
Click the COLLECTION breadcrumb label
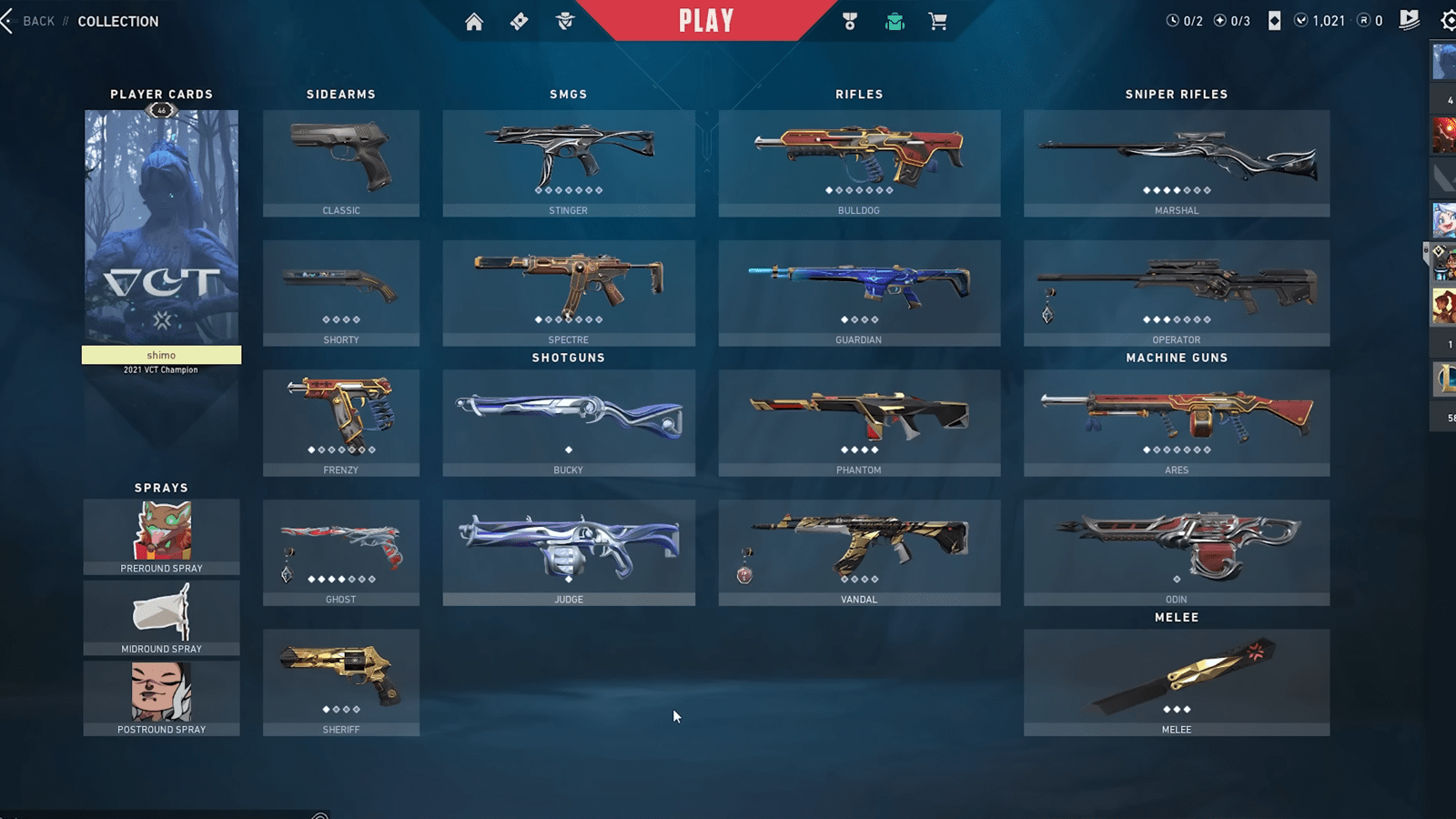118,20
